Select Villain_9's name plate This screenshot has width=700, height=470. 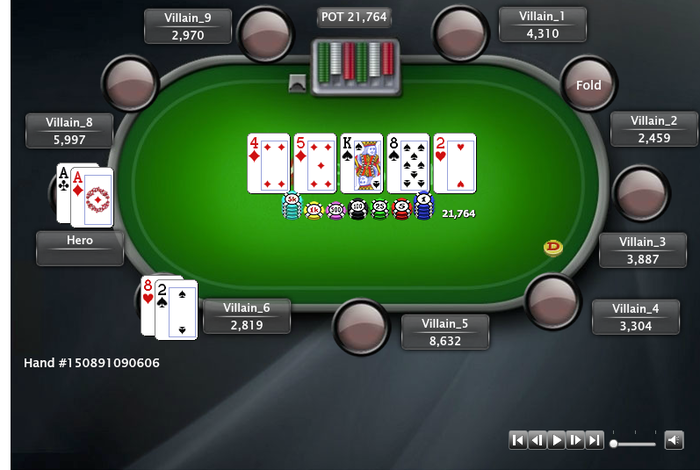pos(188,26)
